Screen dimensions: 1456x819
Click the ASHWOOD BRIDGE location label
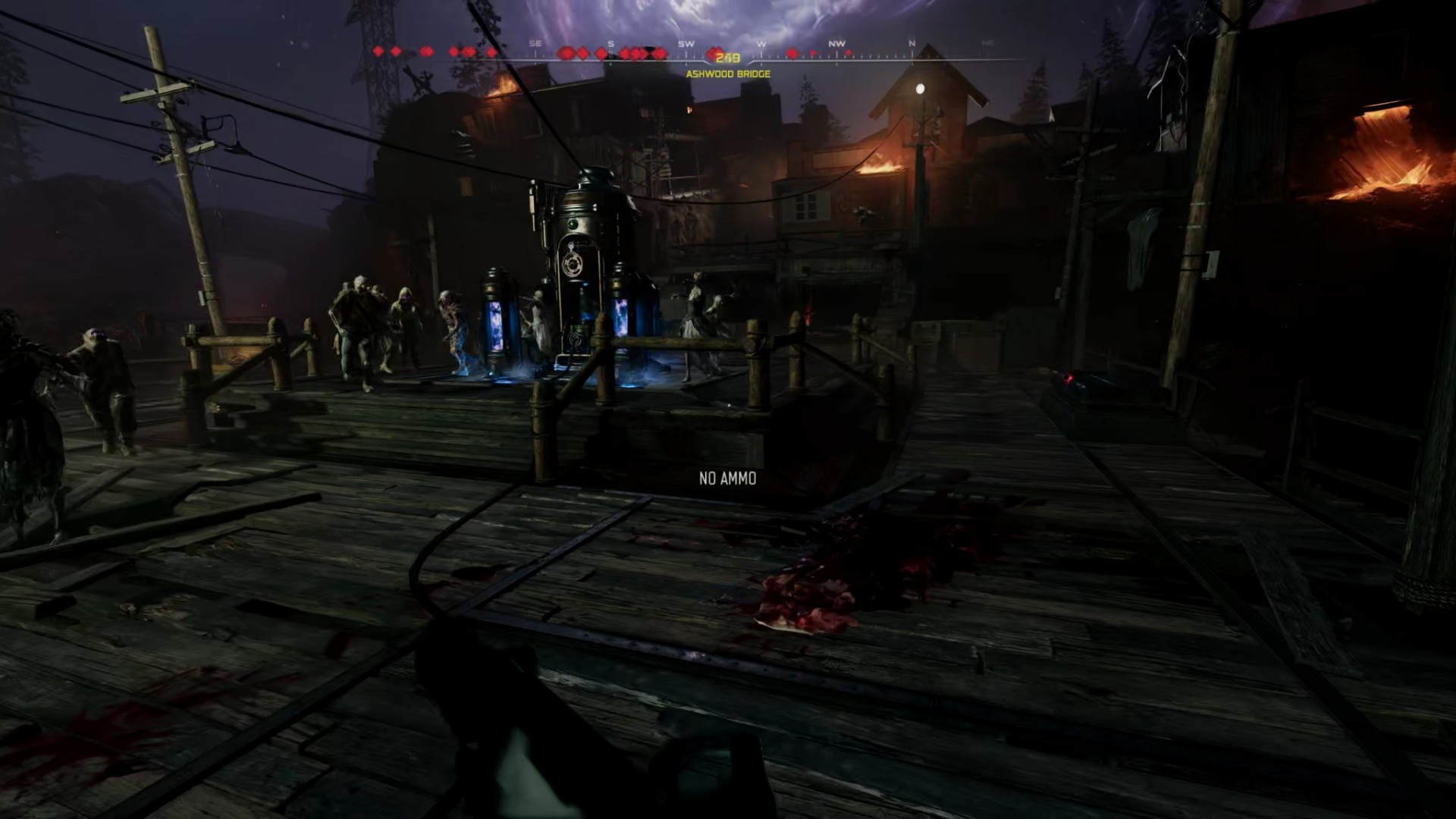click(728, 74)
